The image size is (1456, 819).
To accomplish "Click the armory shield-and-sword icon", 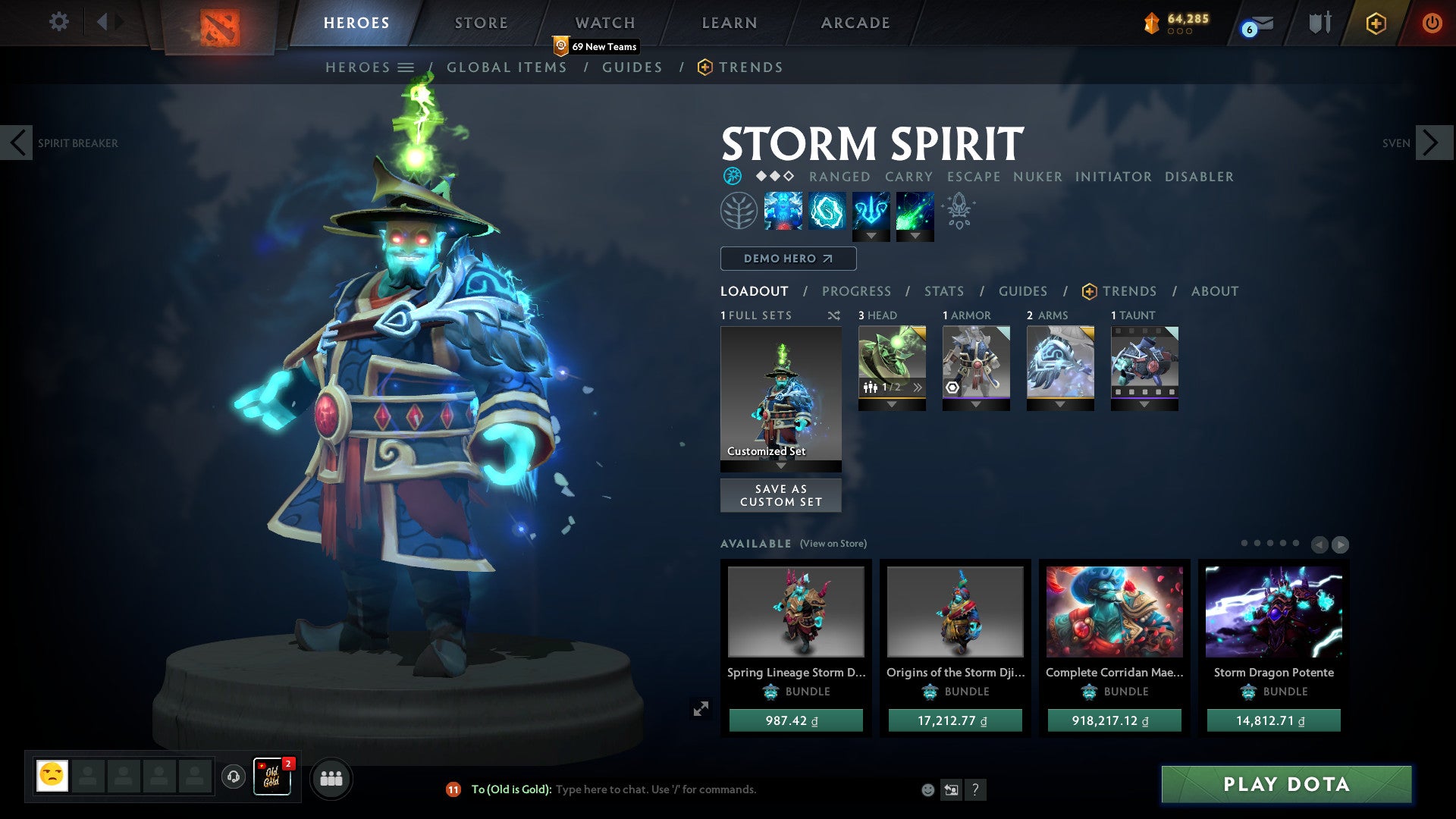I will coord(1319,23).
